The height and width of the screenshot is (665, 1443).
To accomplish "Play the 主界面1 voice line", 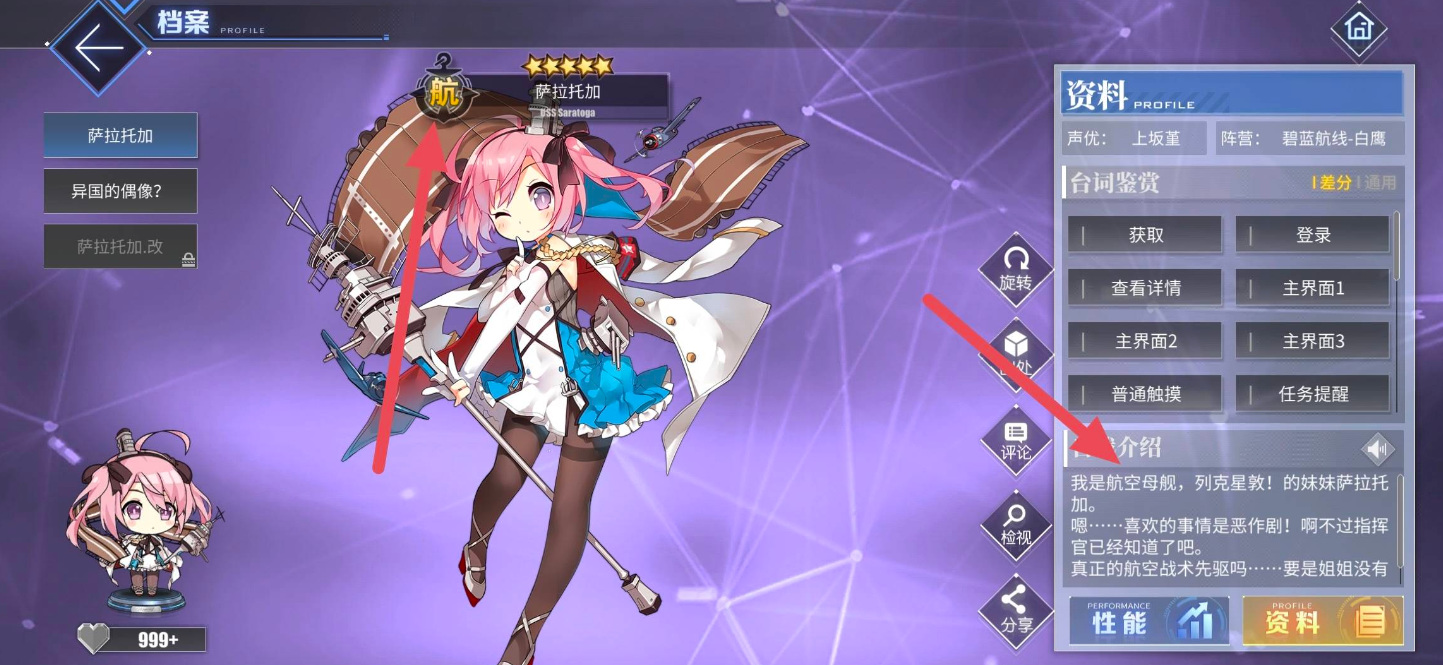I will coord(1313,288).
